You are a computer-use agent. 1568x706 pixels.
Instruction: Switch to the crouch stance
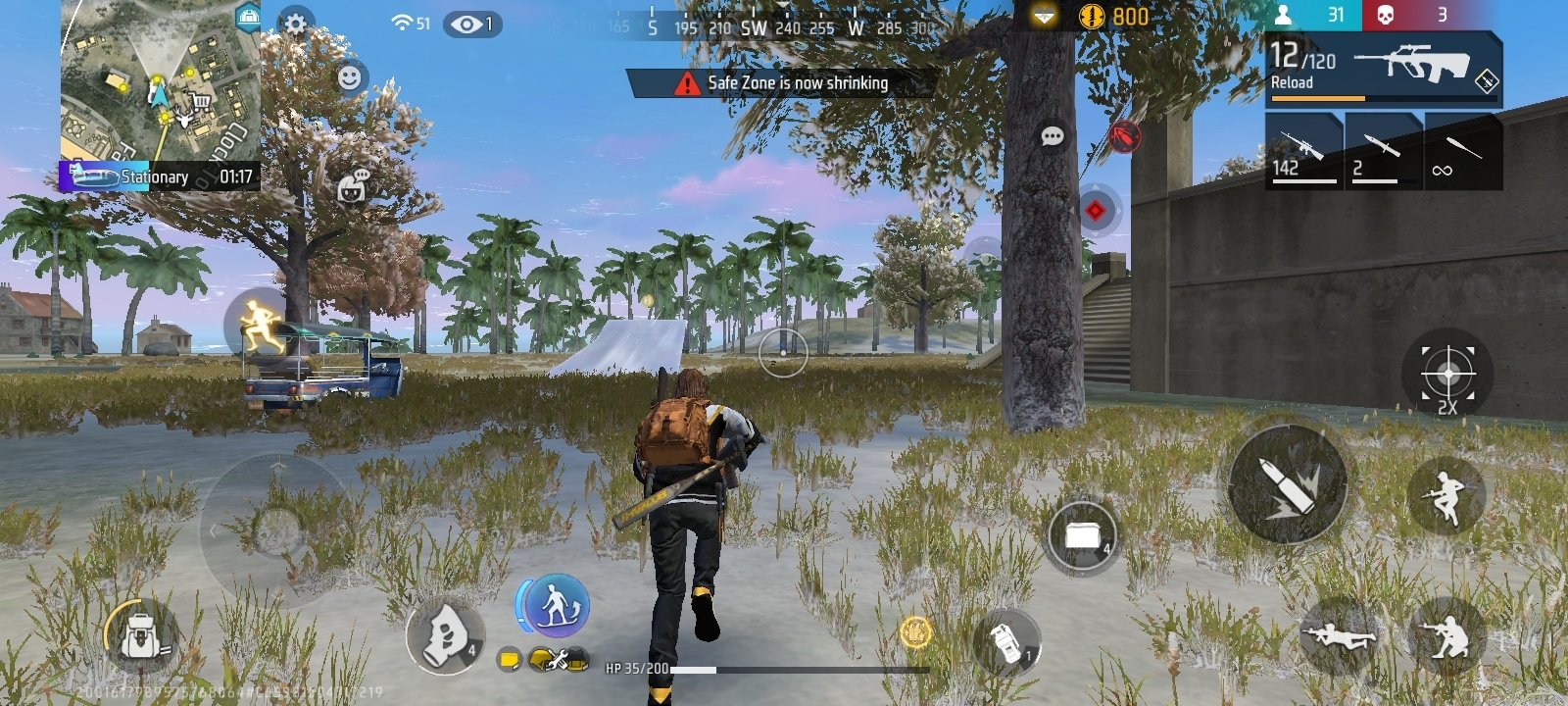(1445, 637)
